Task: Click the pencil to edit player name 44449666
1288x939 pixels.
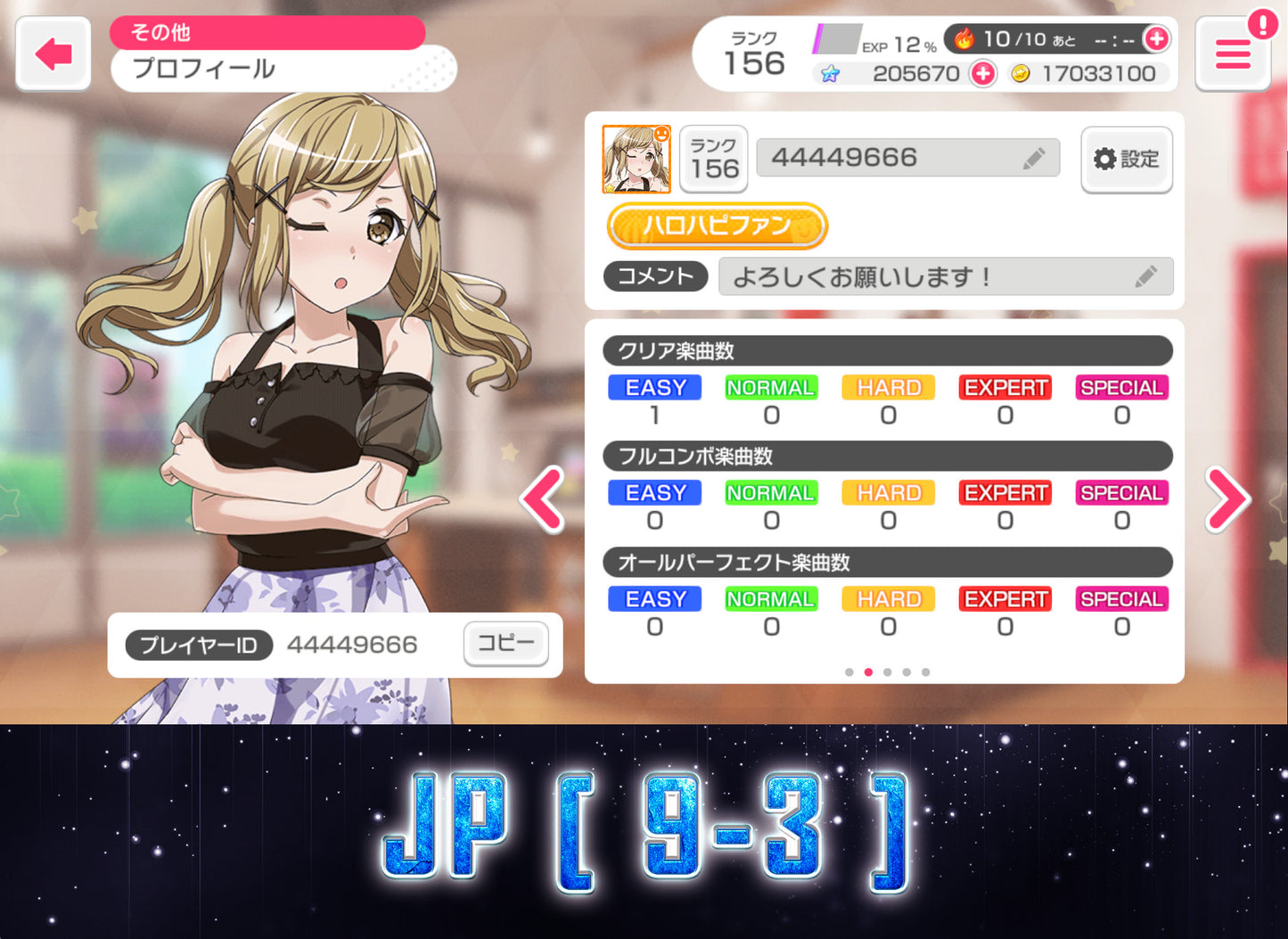Action: pos(1035,157)
